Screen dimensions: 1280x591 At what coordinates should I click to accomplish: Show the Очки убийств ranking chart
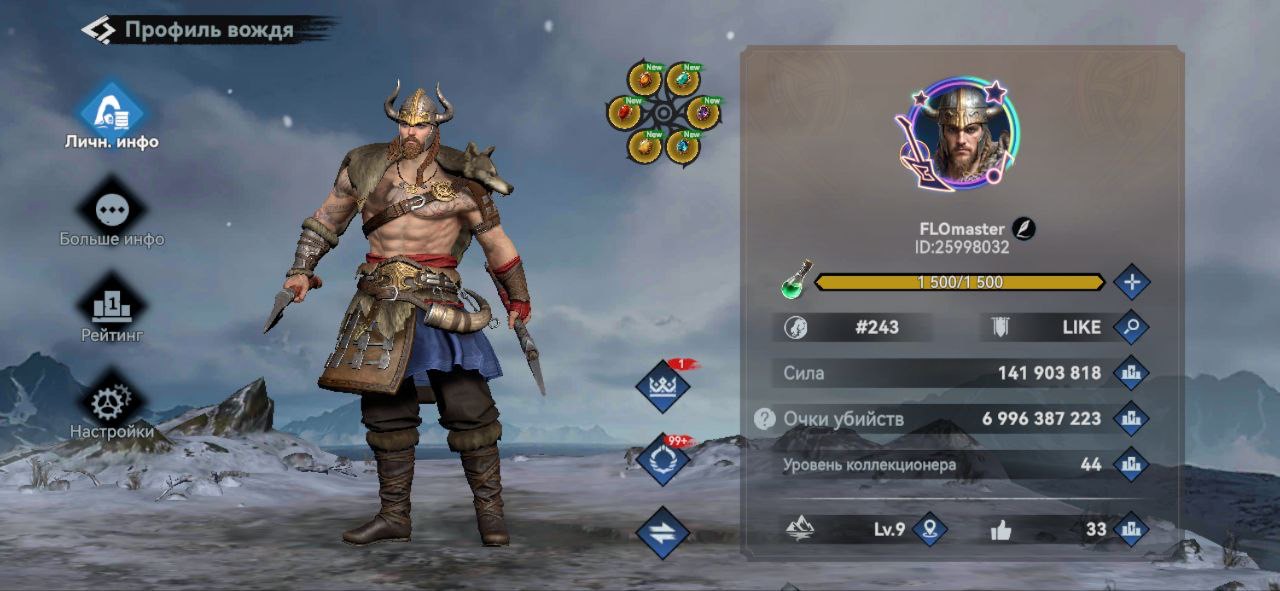tap(1131, 419)
